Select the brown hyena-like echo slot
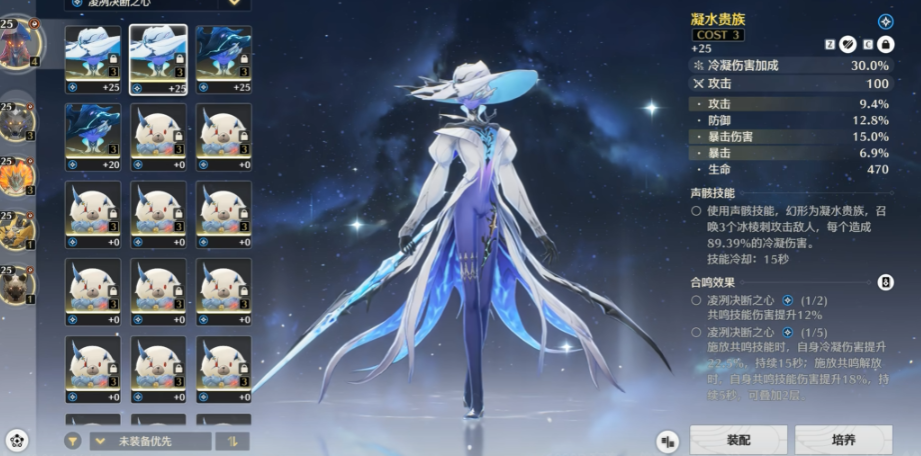The image size is (921, 456). 17,286
